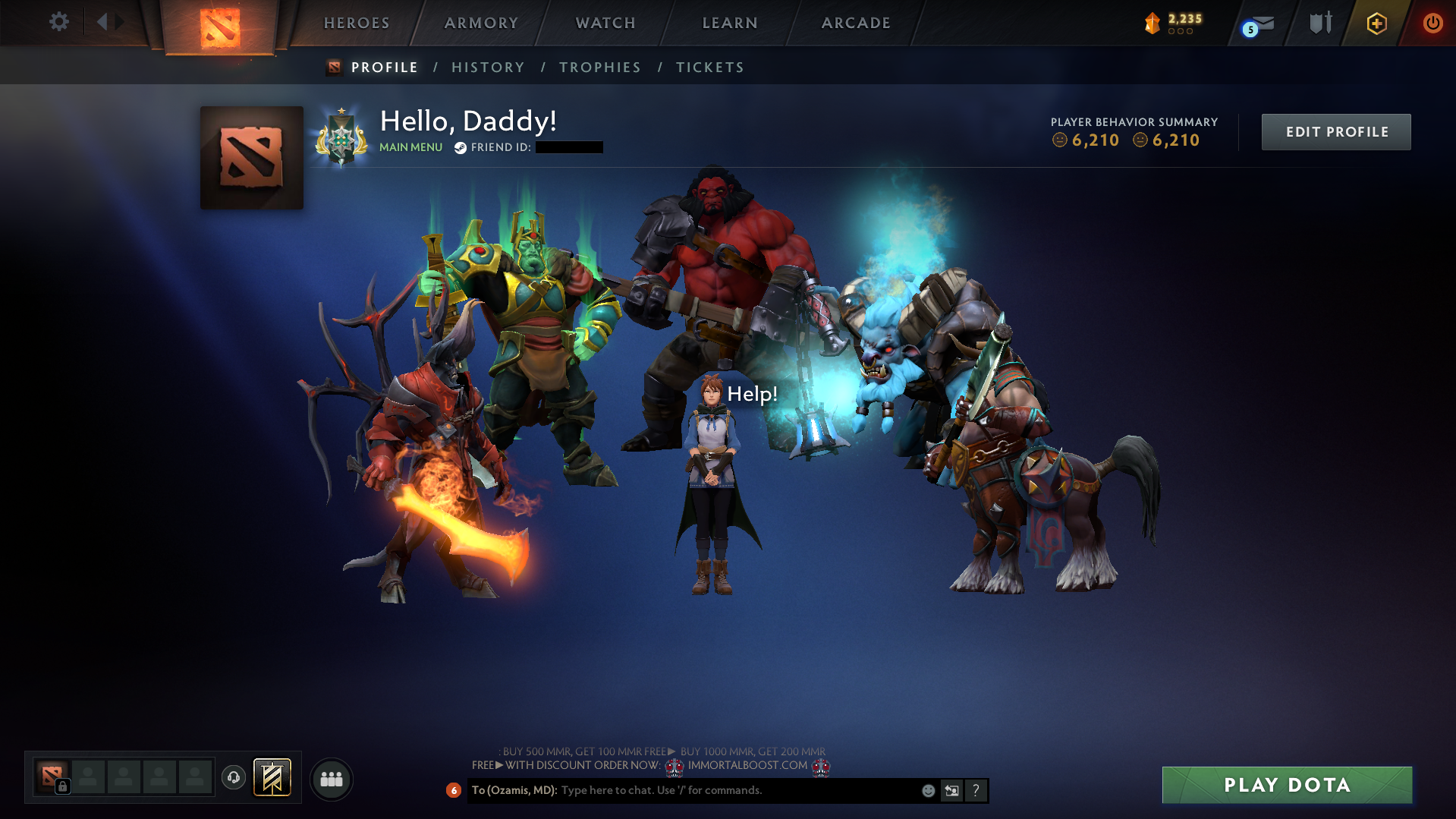The width and height of the screenshot is (1456, 819).
Task: Toggle the guild banner panel
Action: tap(273, 778)
